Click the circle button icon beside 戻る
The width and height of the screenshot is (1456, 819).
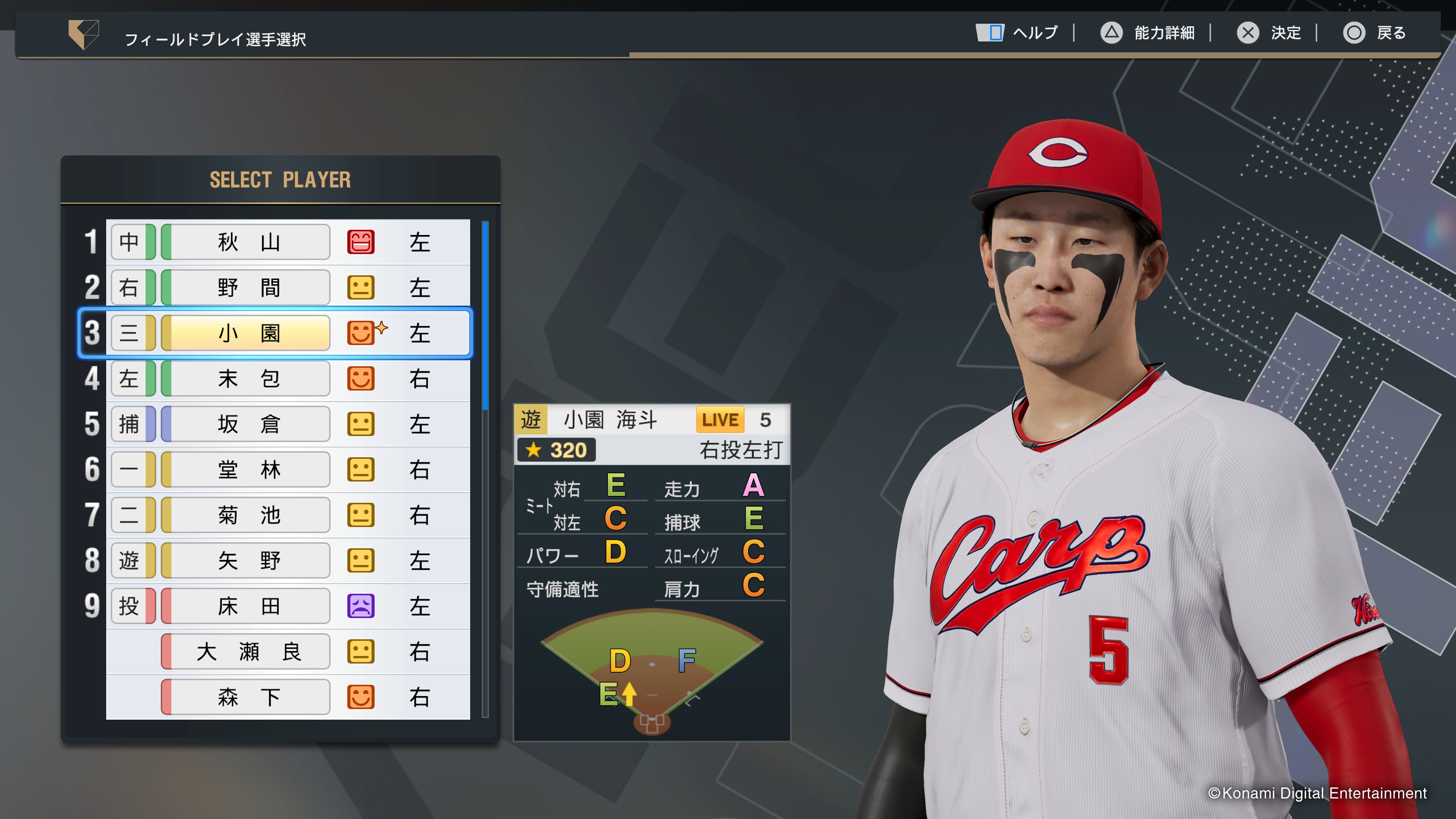(x=1354, y=33)
